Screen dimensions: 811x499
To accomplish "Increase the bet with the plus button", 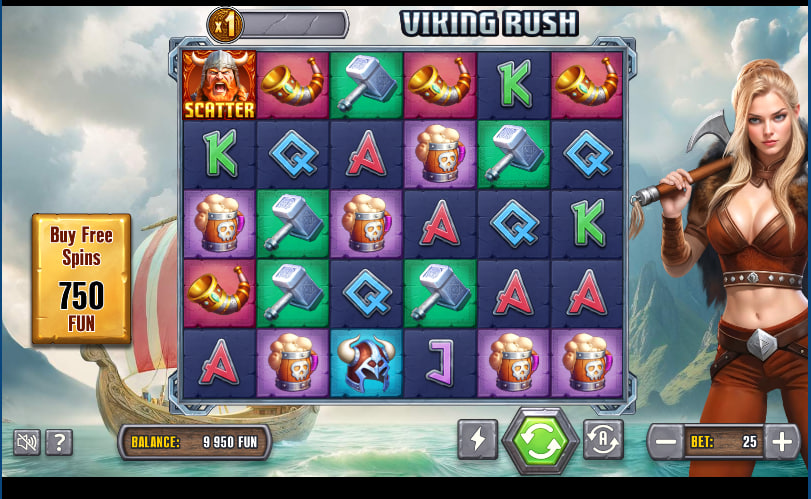I will coord(782,441).
